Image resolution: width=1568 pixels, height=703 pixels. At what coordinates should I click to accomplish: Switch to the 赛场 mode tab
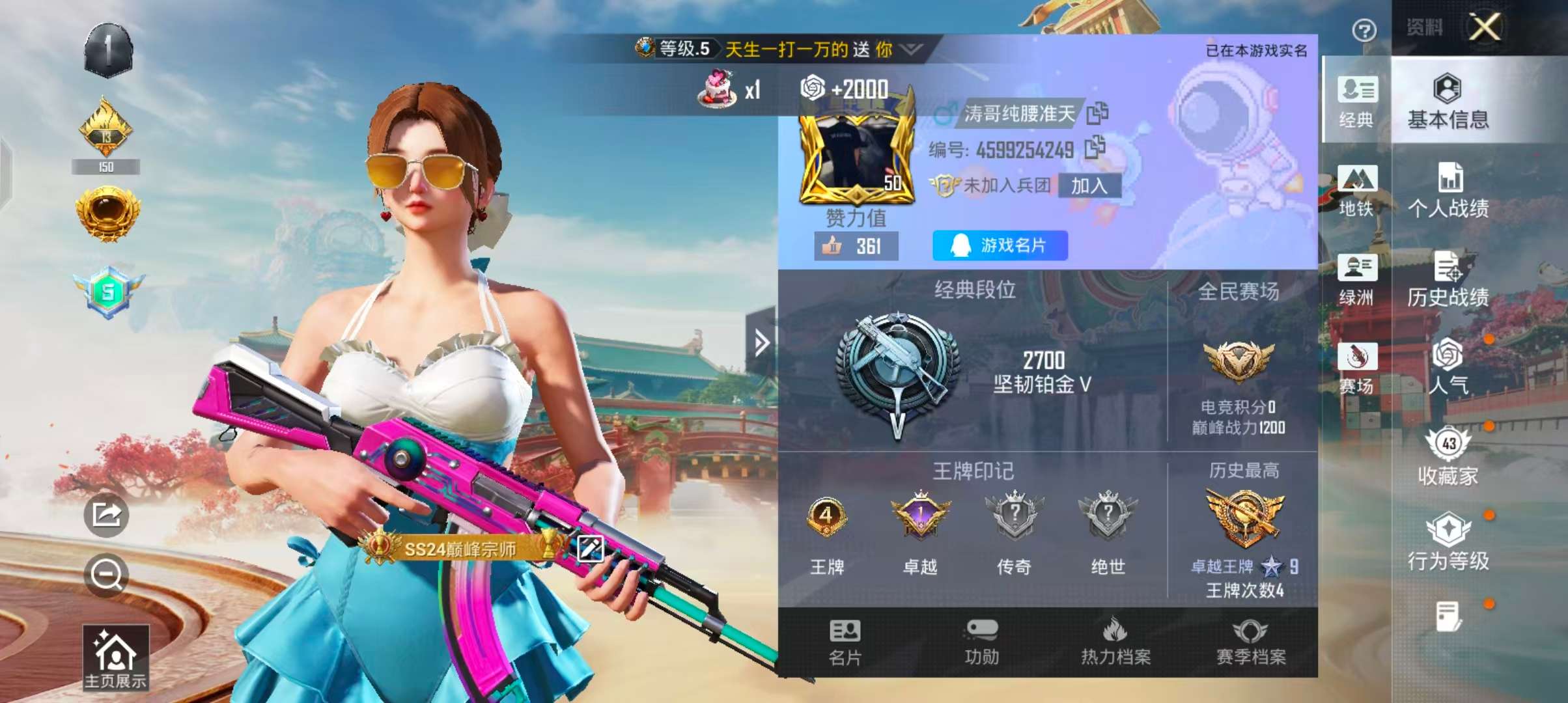point(1357,368)
